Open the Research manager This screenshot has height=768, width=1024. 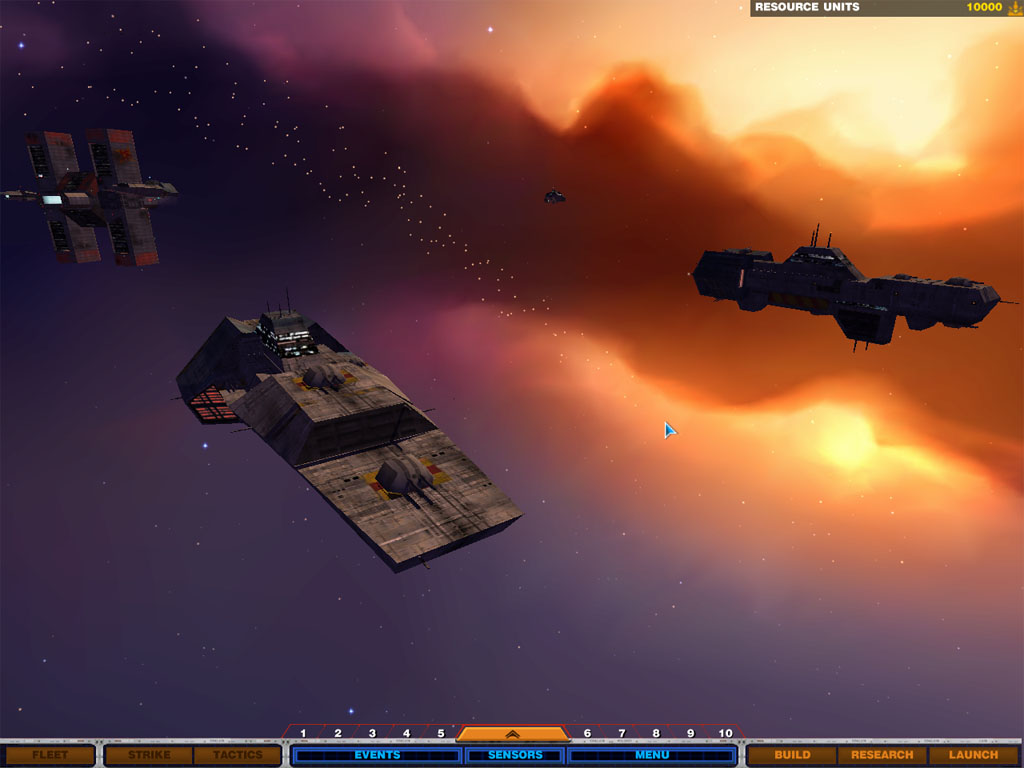click(882, 755)
